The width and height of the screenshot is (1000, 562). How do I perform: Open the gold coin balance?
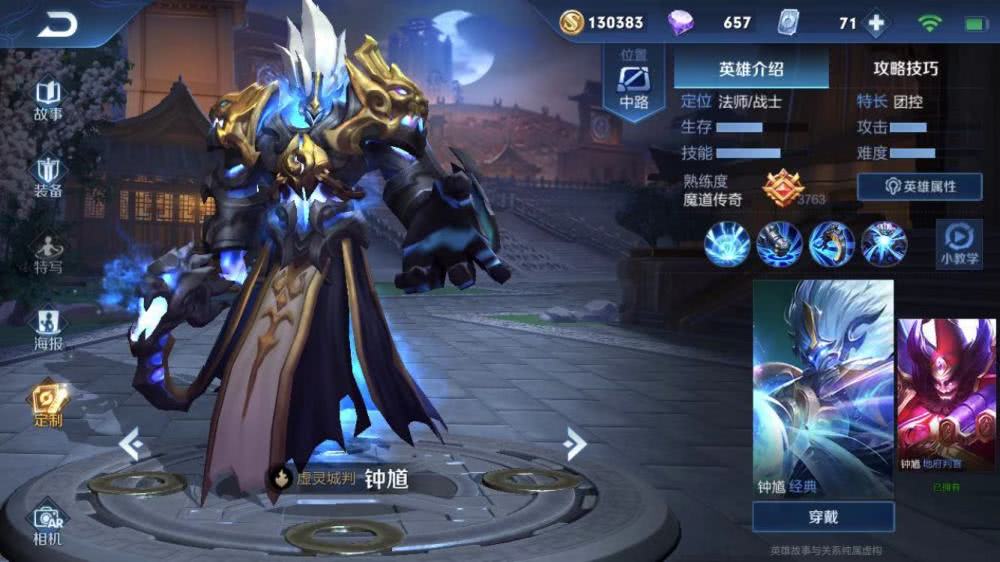coord(602,23)
